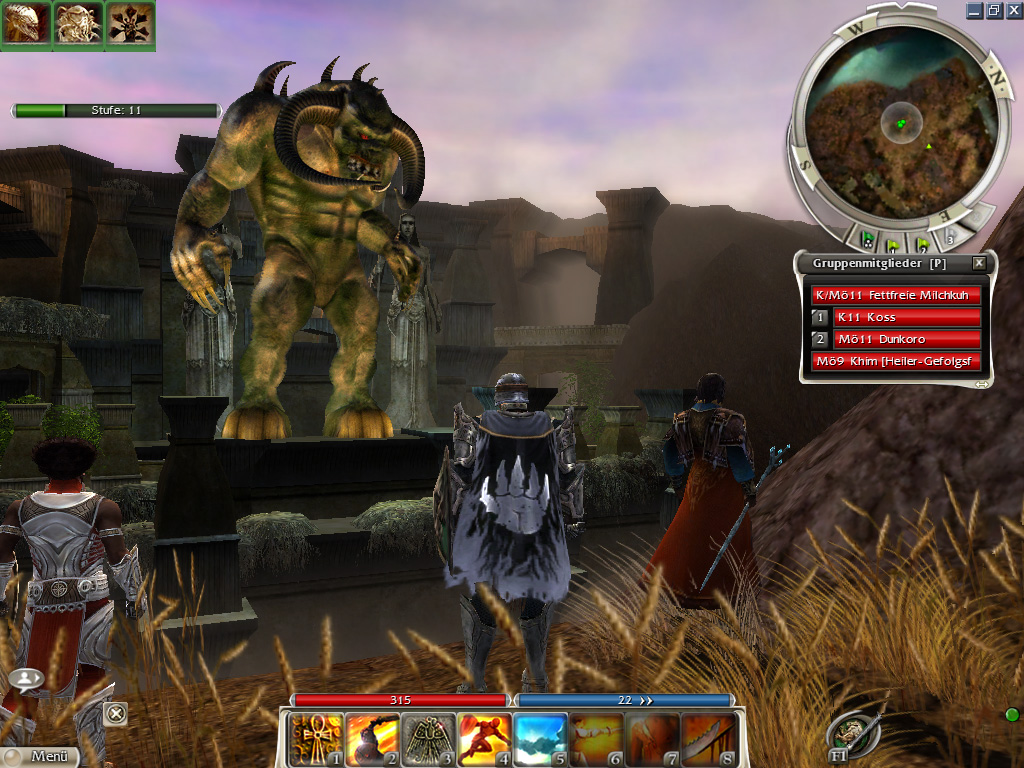Trigger the red sprinting figure skill in slot 4
The width and height of the screenshot is (1024, 768).
click(x=485, y=739)
